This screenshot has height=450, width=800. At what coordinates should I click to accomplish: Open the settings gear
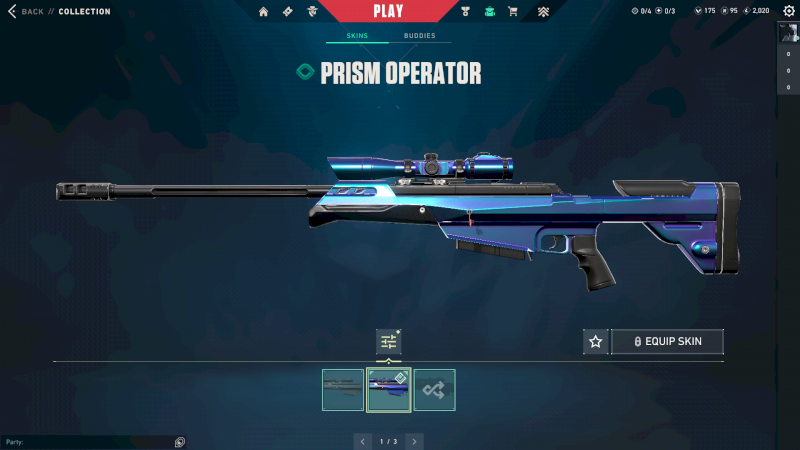[788, 11]
